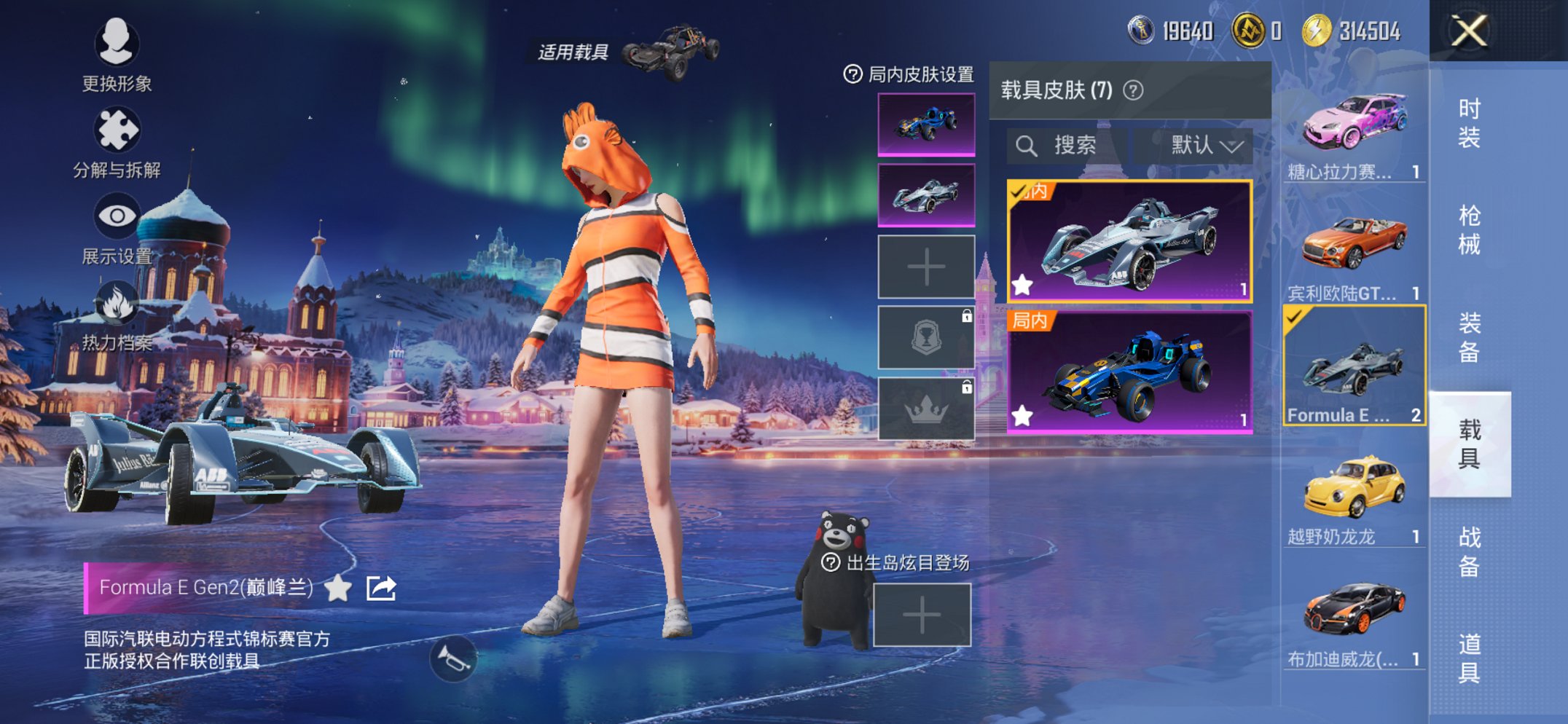Image resolution: width=1568 pixels, height=724 pixels.
Task: Open 展示设置 display settings
Action: point(118,214)
